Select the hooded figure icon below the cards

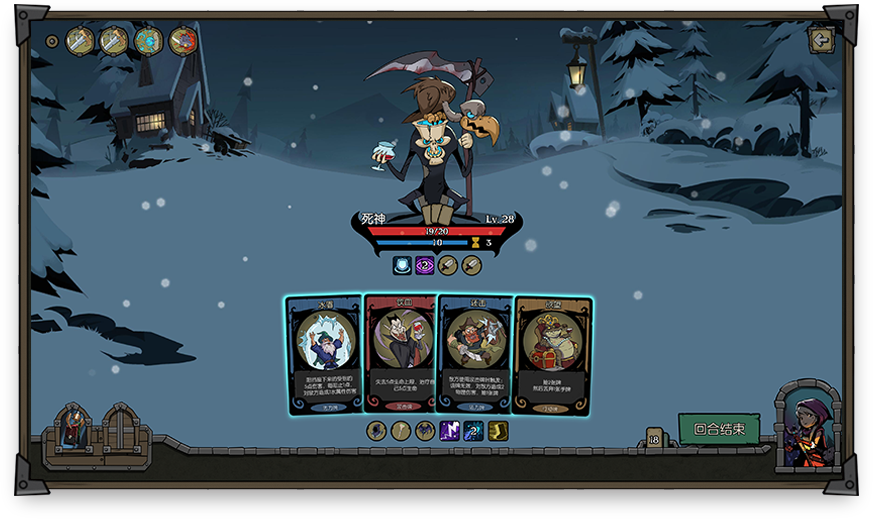coord(376,431)
